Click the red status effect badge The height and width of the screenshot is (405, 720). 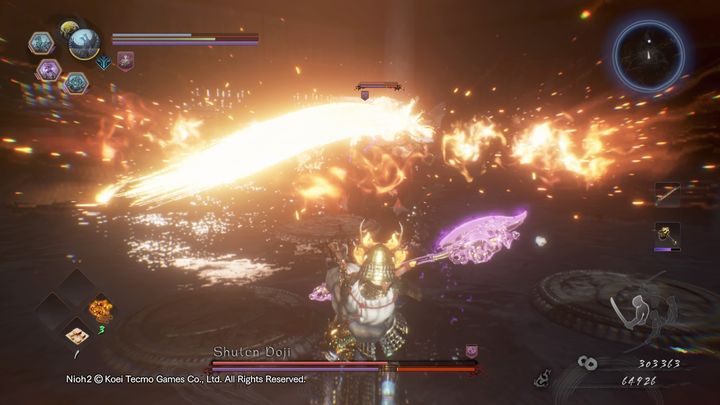(x=125, y=61)
